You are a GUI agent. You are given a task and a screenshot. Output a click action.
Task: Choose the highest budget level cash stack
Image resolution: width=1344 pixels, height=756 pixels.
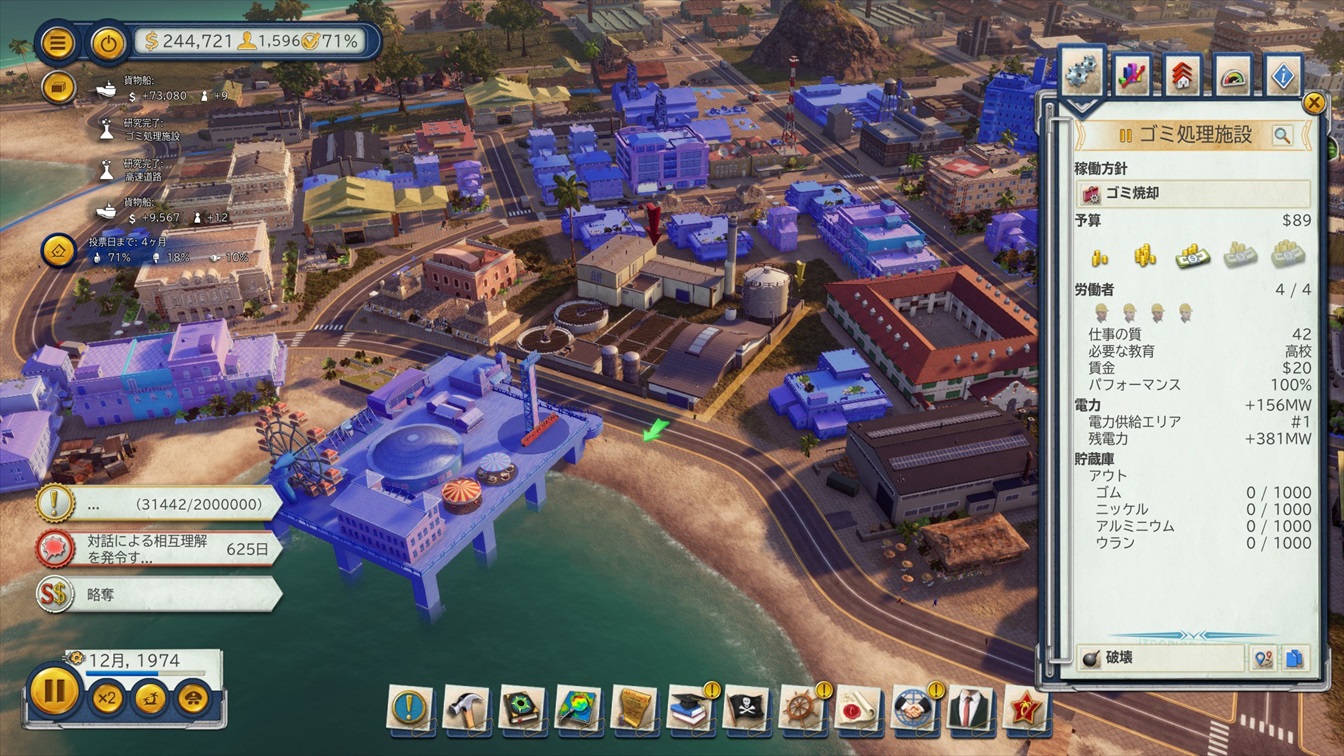(1288, 256)
